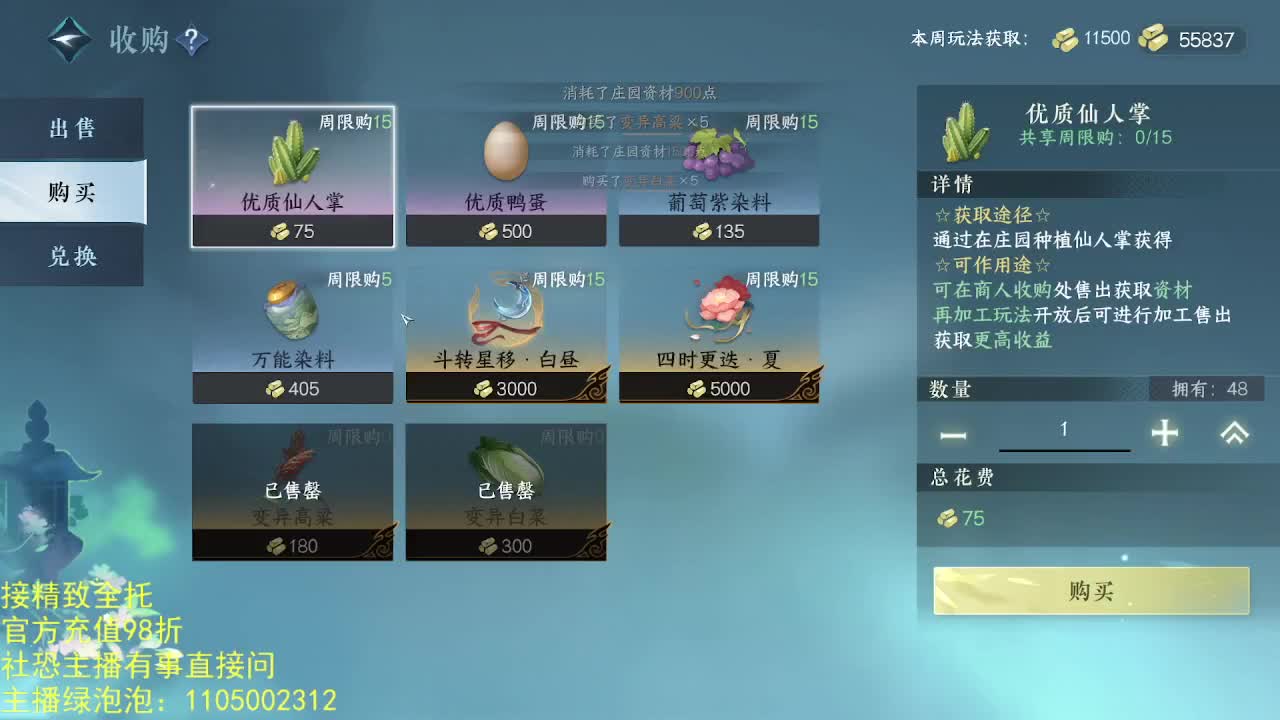Screen dimensions: 1280x720
Task: Click the sold-out 变异白菜 cabbage card
Action: click(x=505, y=490)
